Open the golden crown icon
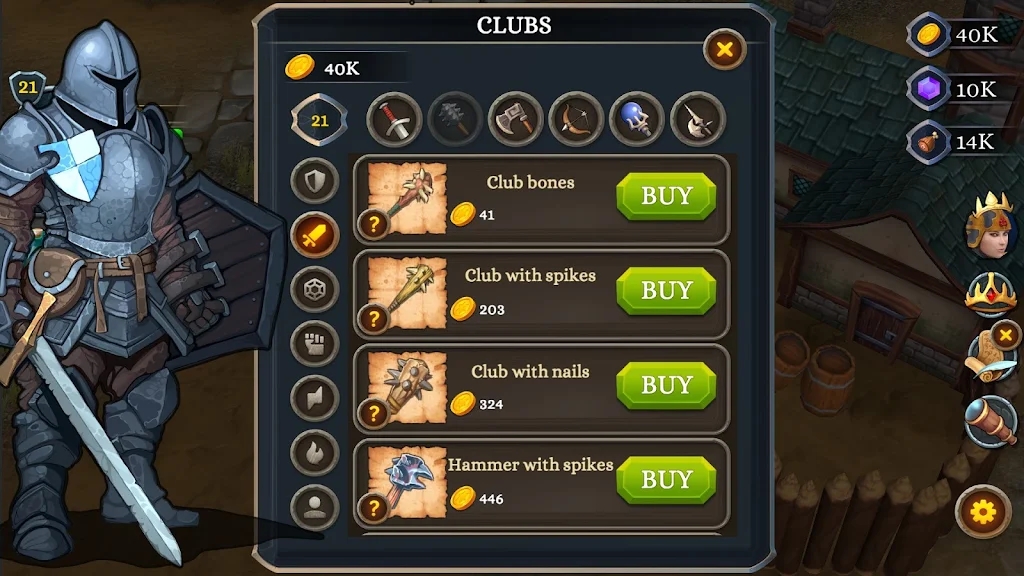Viewport: 1024px width, 576px height. coord(990,293)
